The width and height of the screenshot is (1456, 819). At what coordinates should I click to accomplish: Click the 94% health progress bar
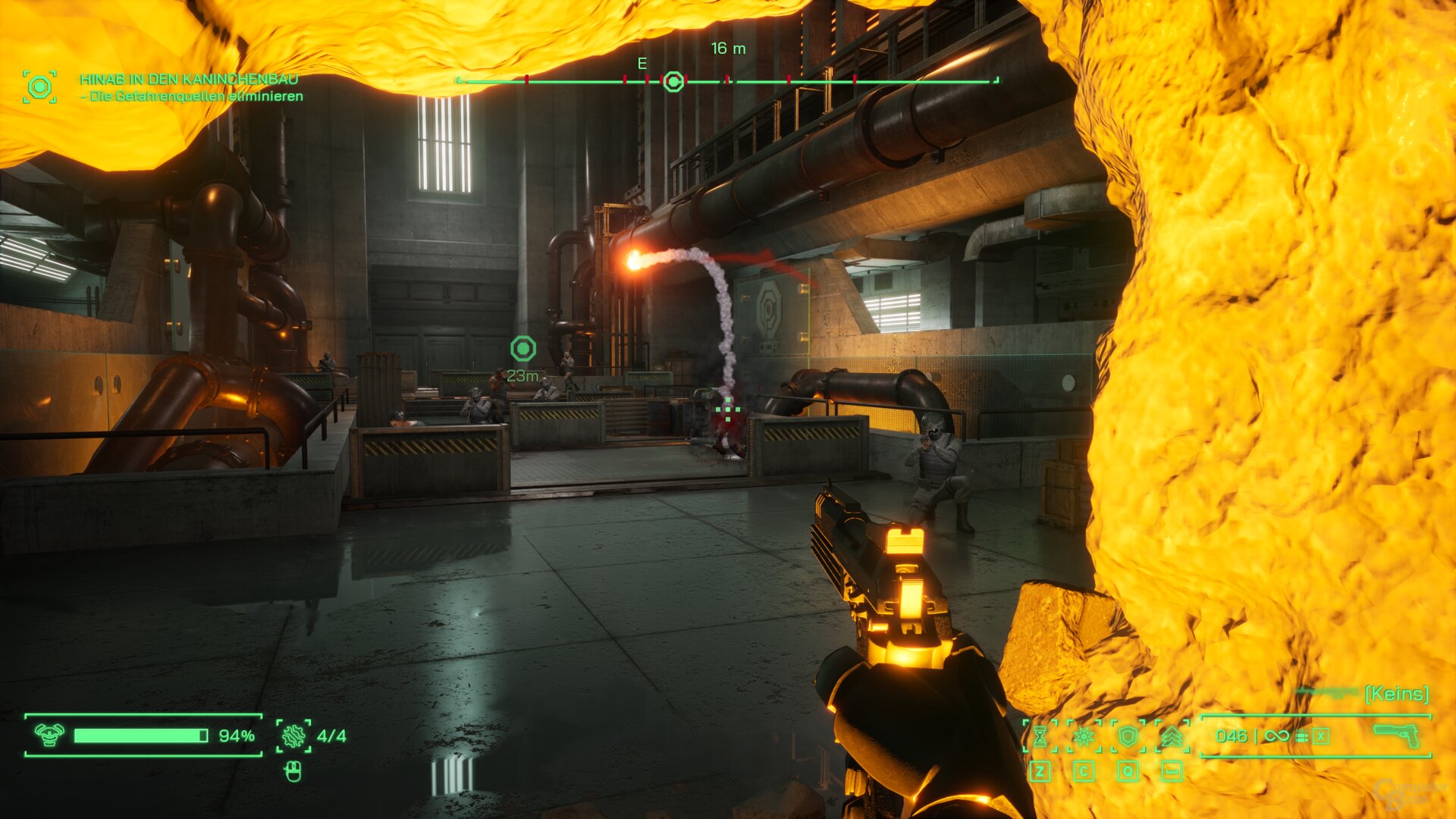coord(140,735)
